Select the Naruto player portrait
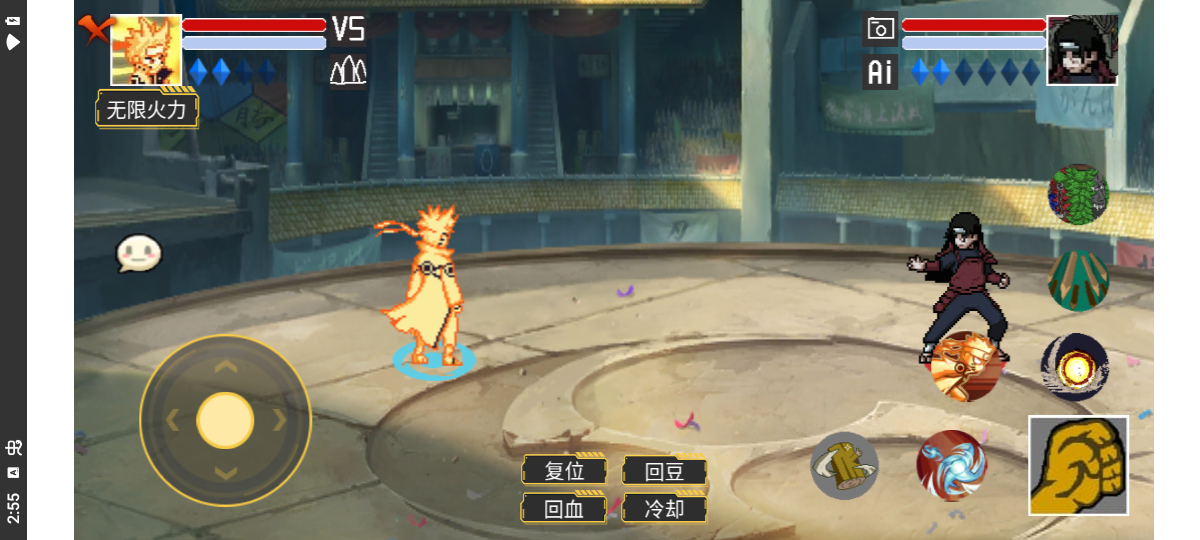The image size is (1200, 540). [x=146, y=50]
